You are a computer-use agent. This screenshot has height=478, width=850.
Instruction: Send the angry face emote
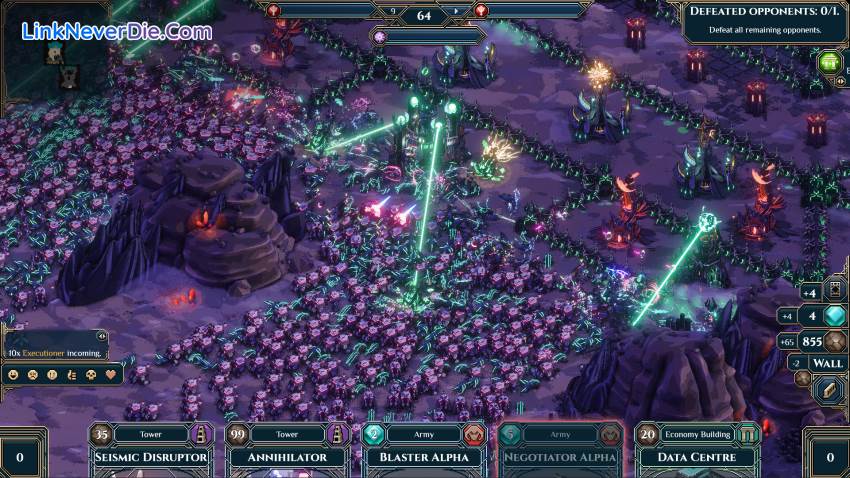pyautogui.click(x=33, y=375)
